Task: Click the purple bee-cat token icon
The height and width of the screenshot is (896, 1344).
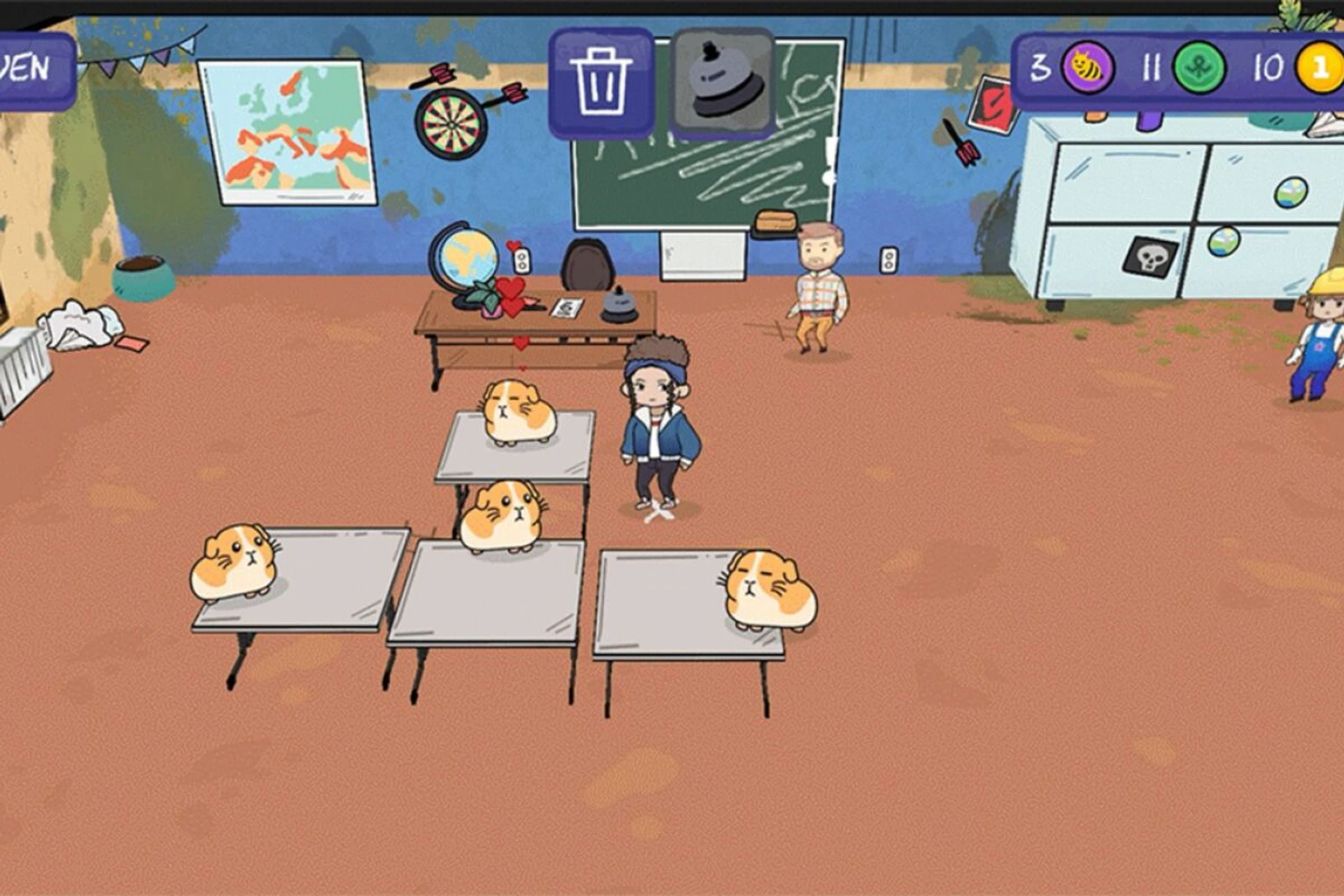Action: (1087, 68)
